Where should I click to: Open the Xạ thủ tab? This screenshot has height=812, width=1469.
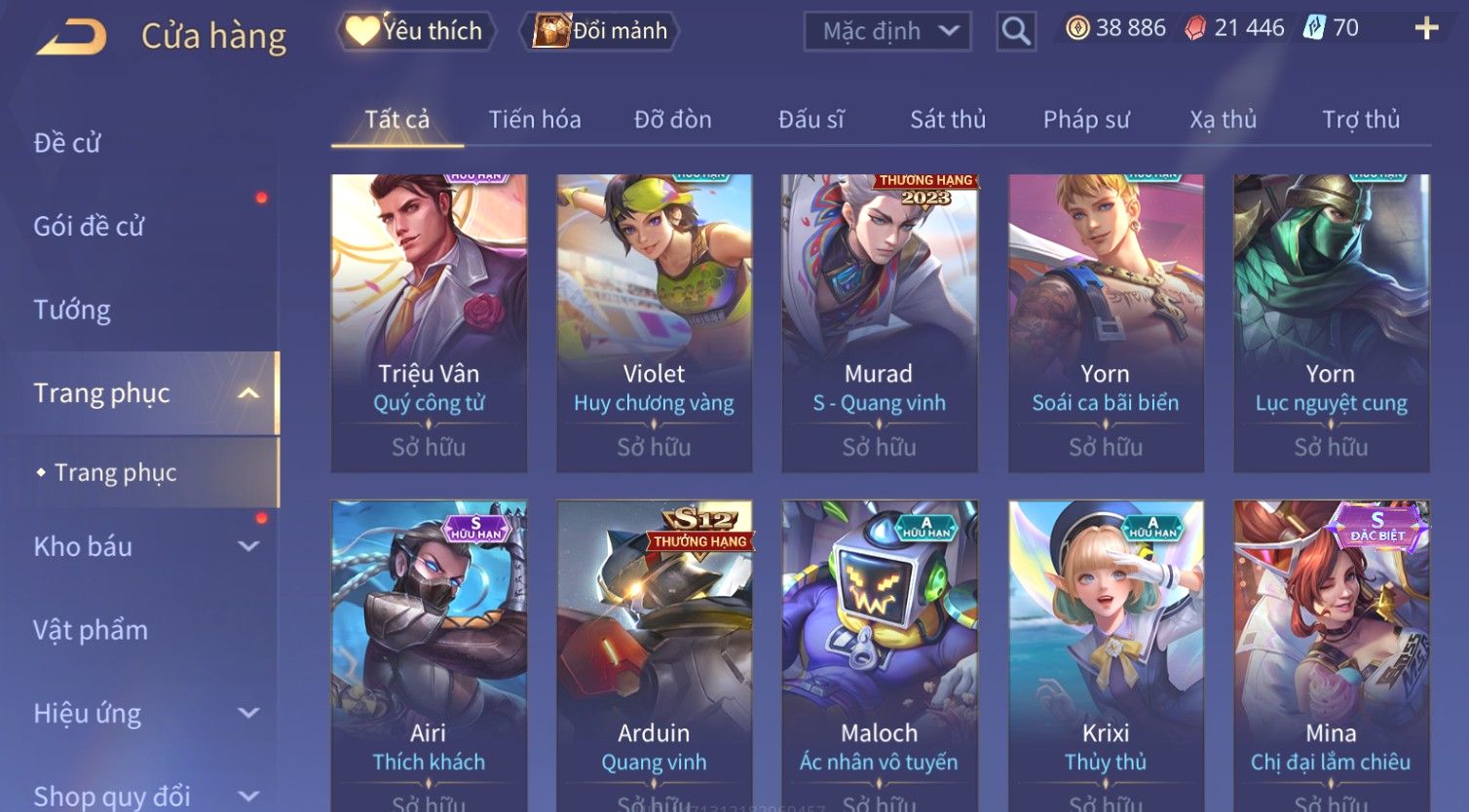[x=1223, y=120]
